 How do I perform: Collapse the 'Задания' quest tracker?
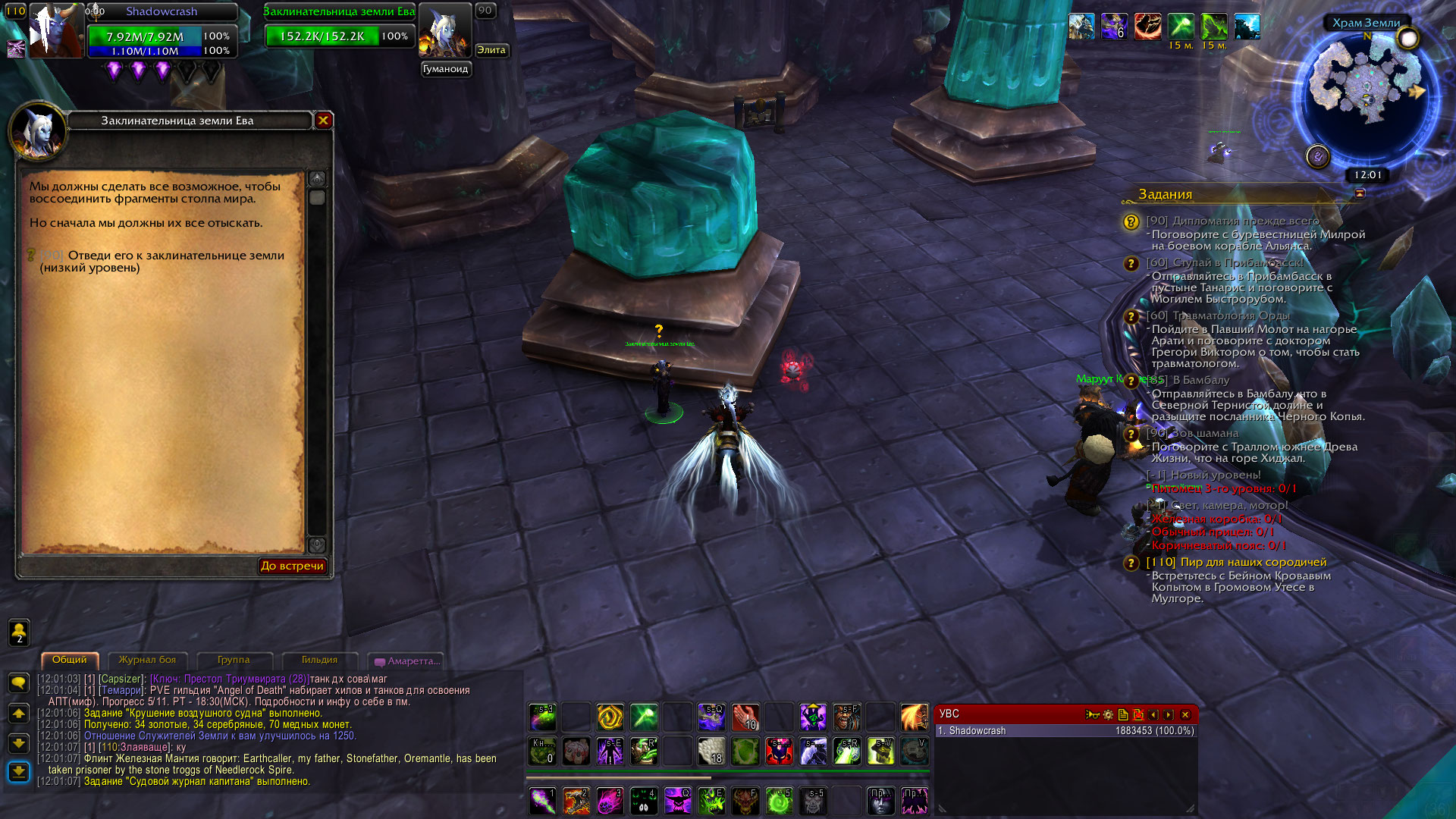pos(1360,193)
